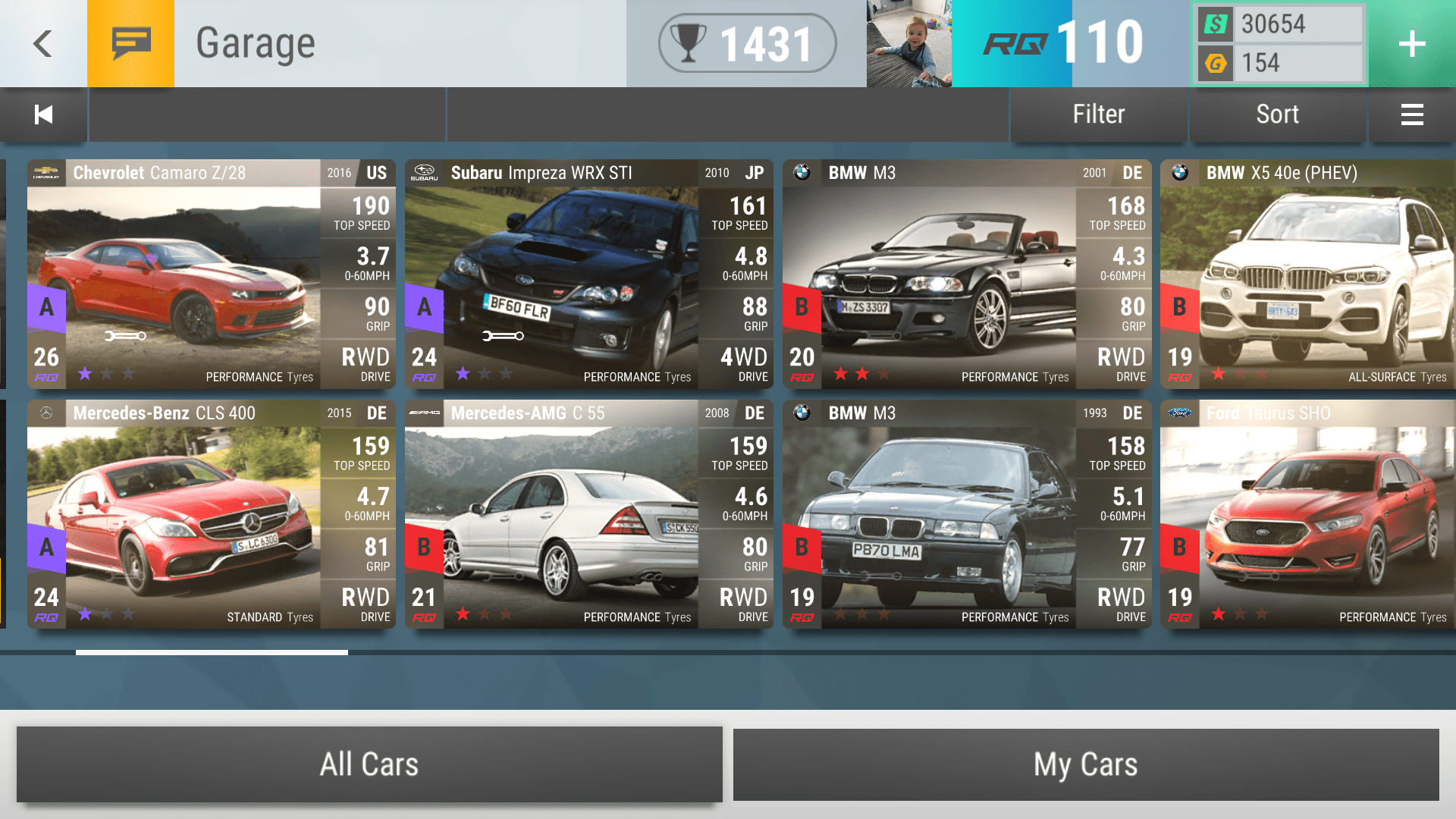Switch to the My Cars tab
This screenshot has width=1456, height=819.
tap(1085, 764)
